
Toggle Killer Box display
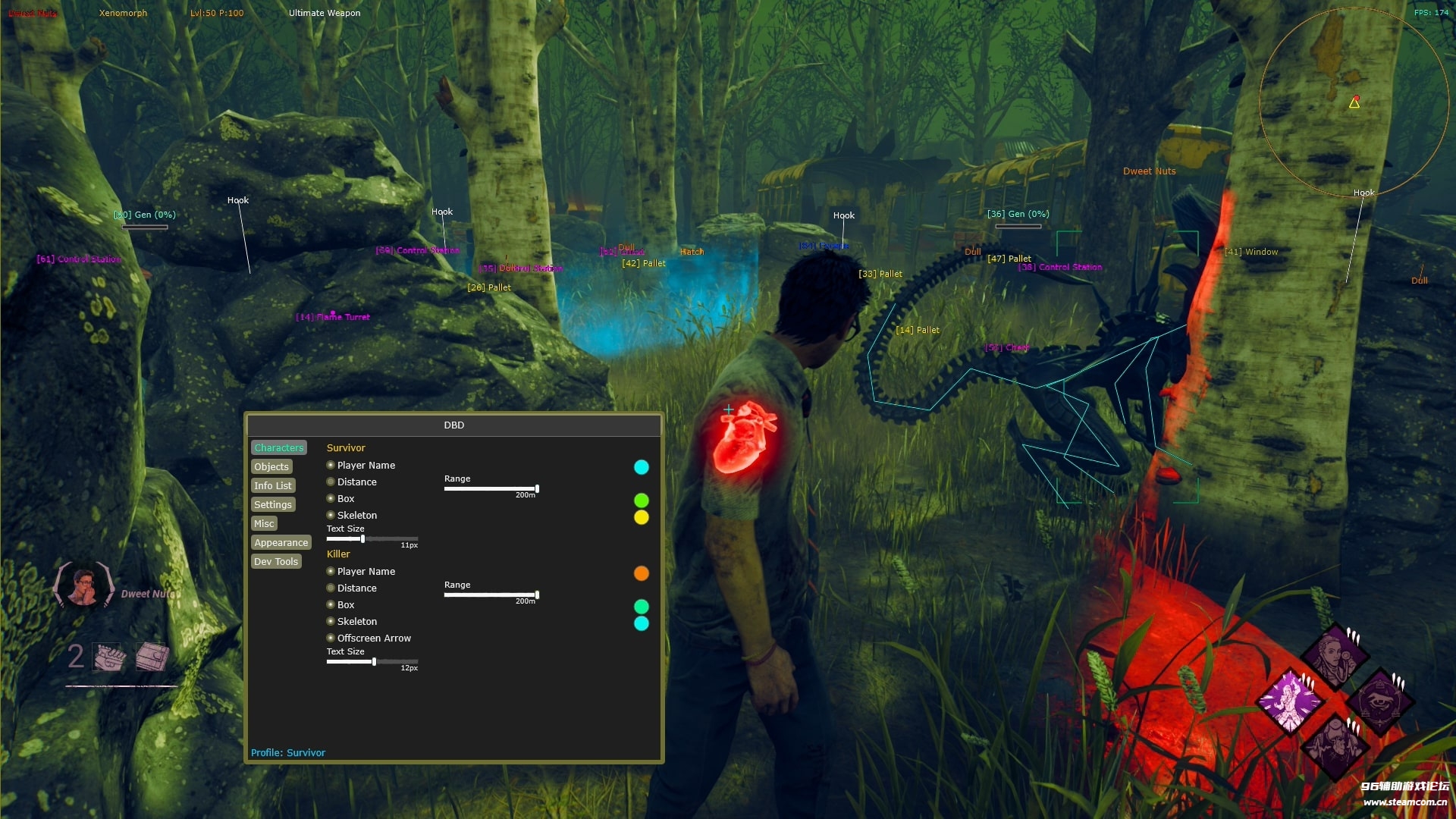(331, 605)
